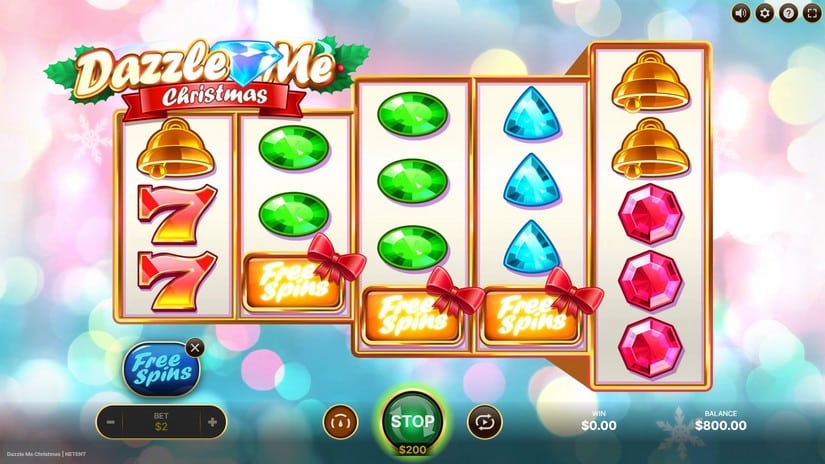Decrease the bet with the minus button

coord(110,422)
